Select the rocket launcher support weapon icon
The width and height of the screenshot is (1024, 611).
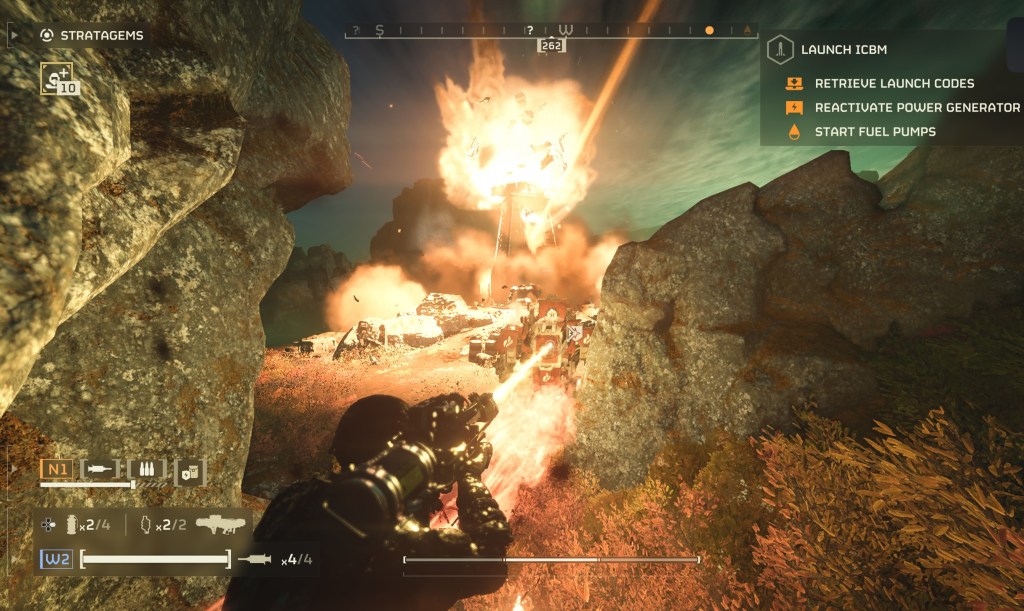(220, 523)
